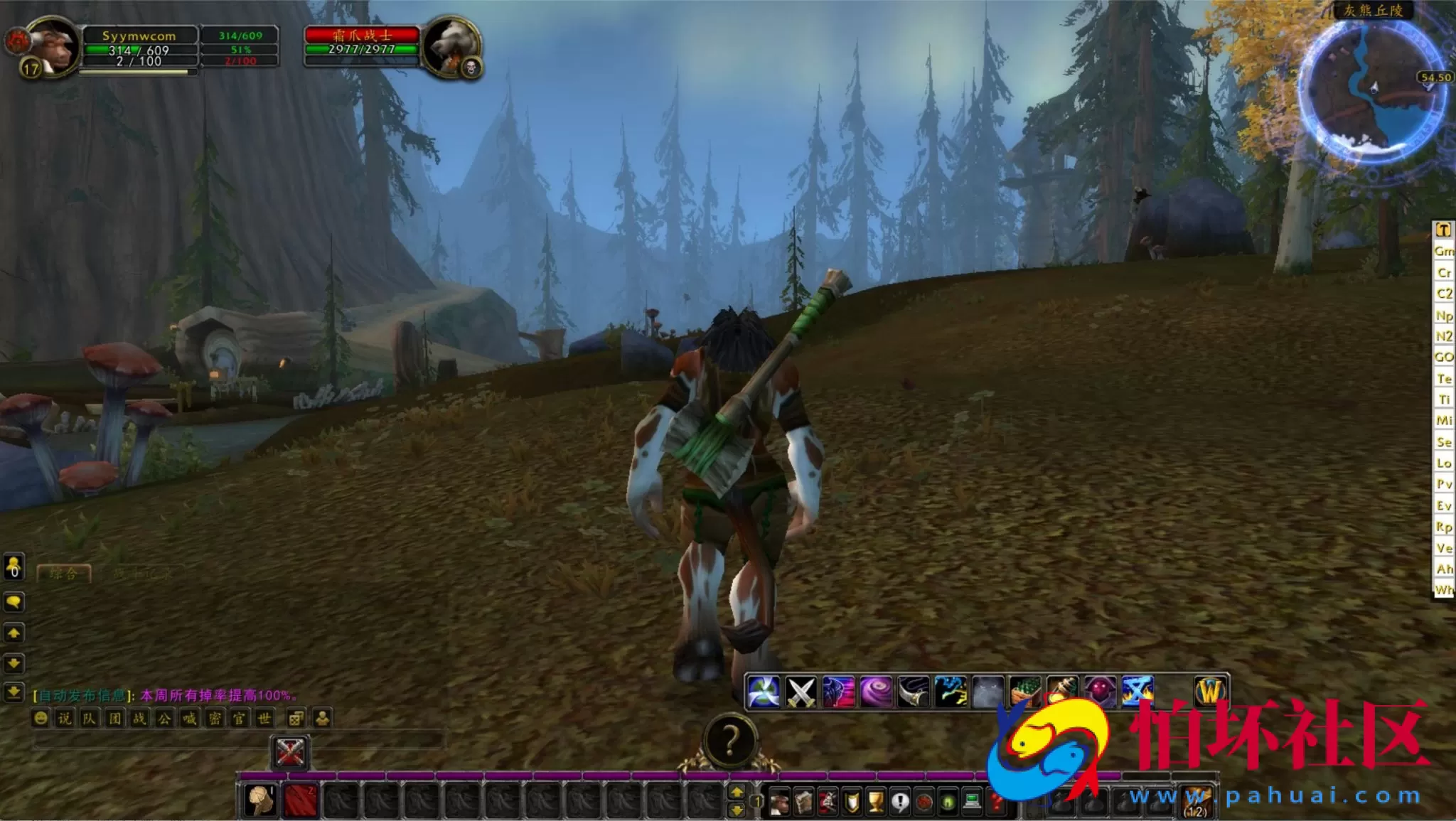This screenshot has width=1456, height=821.
Task: Toggle auto-attack with the red crossed swords button
Action: 289,751
